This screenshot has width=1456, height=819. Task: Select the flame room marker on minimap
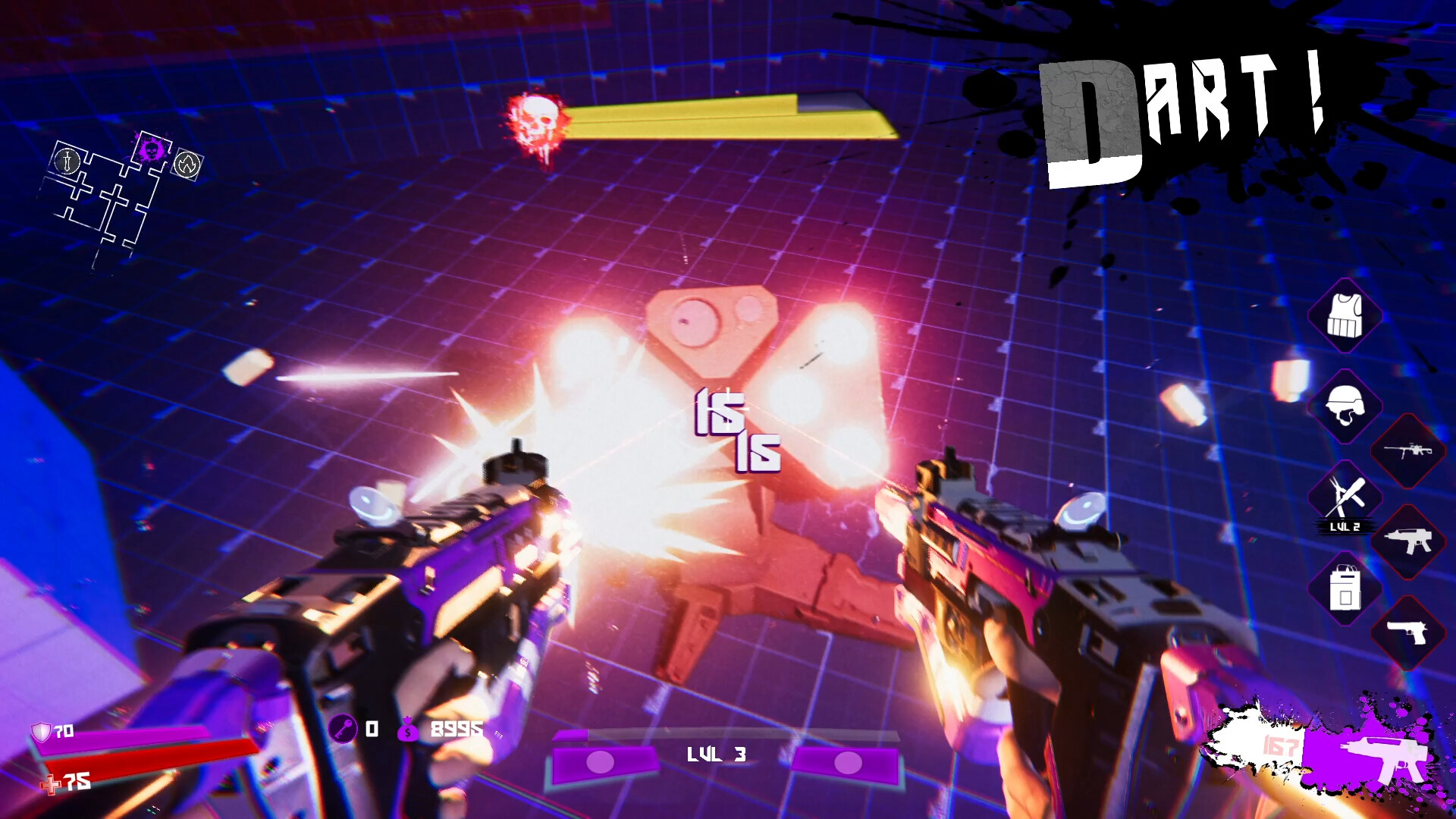coord(187,163)
